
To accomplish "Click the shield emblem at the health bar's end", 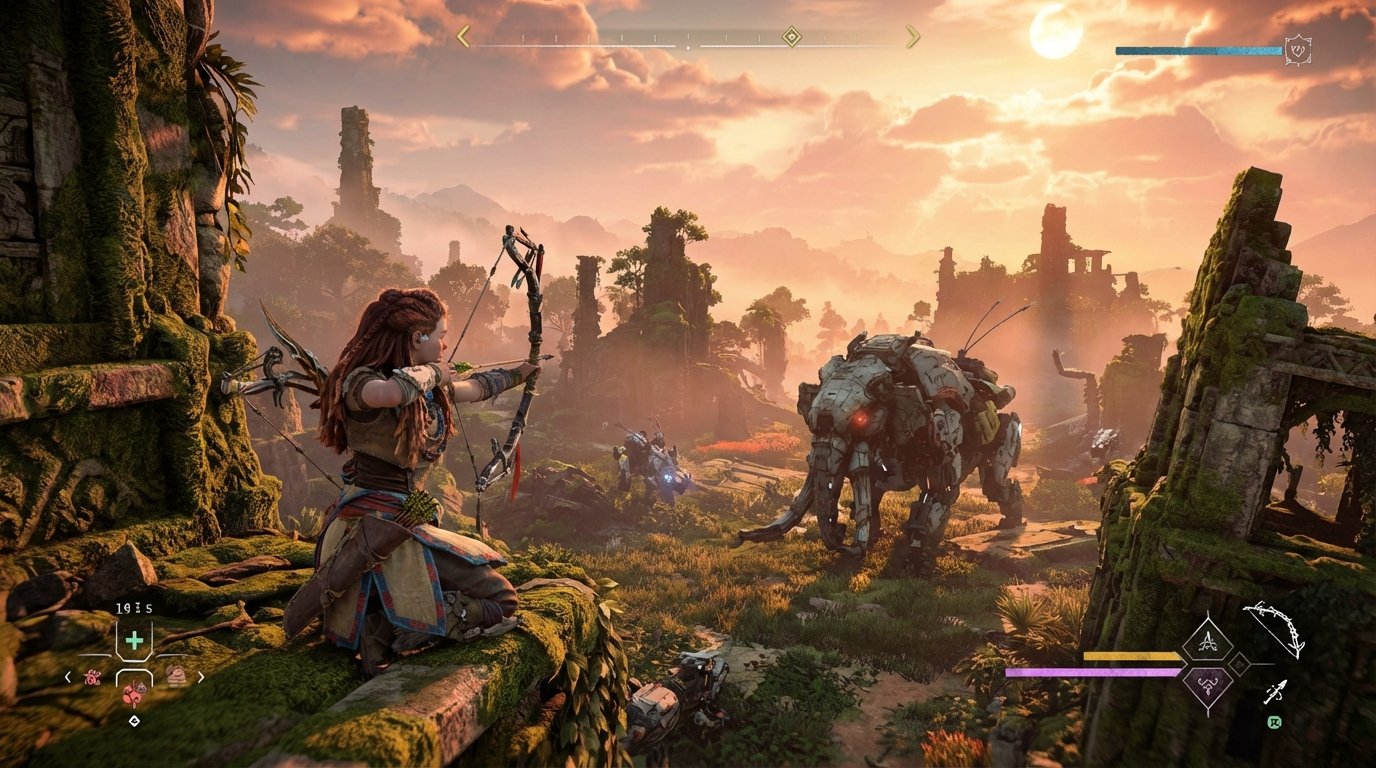I will (x=1297, y=47).
